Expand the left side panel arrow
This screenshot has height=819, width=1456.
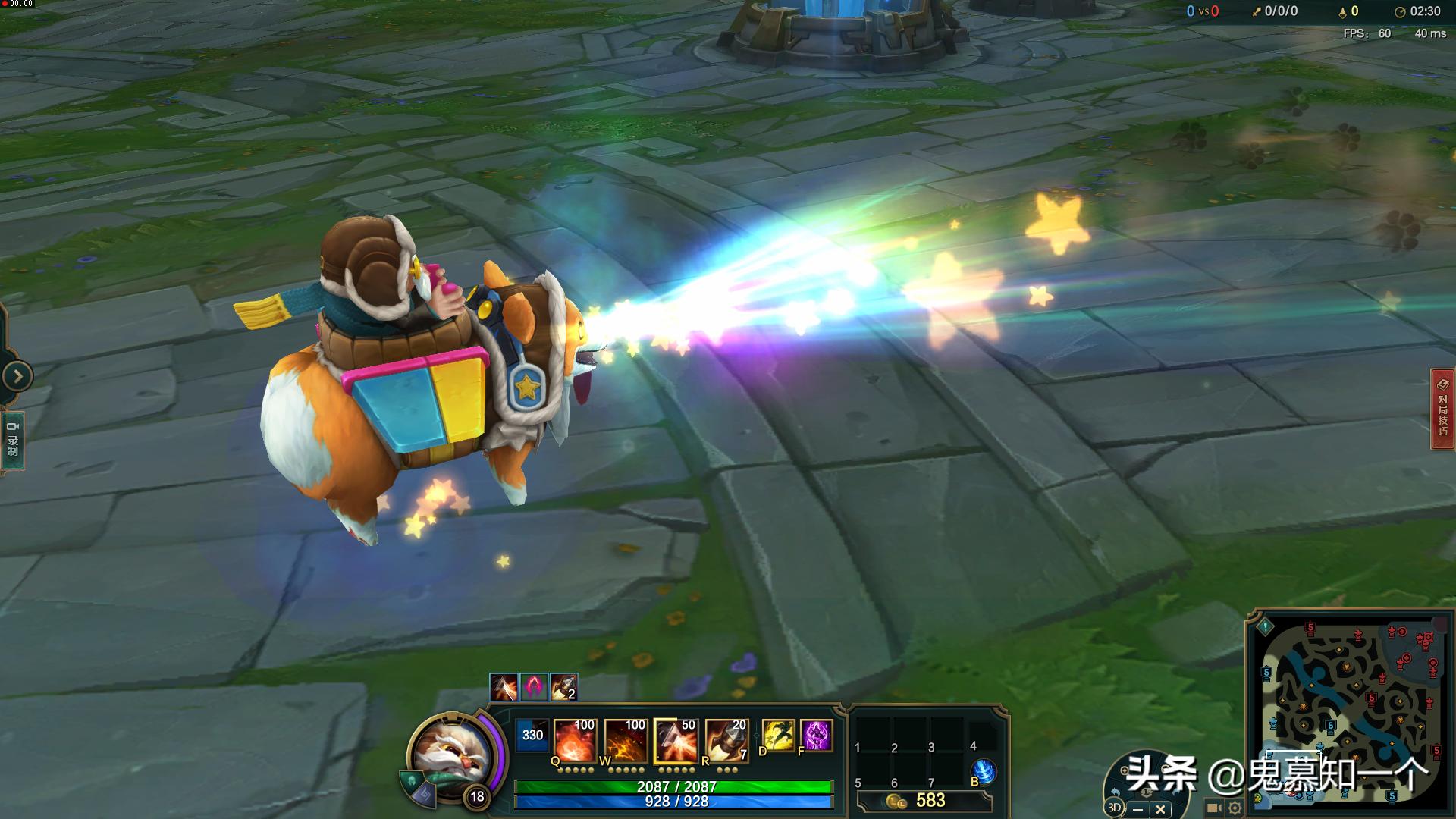17,376
